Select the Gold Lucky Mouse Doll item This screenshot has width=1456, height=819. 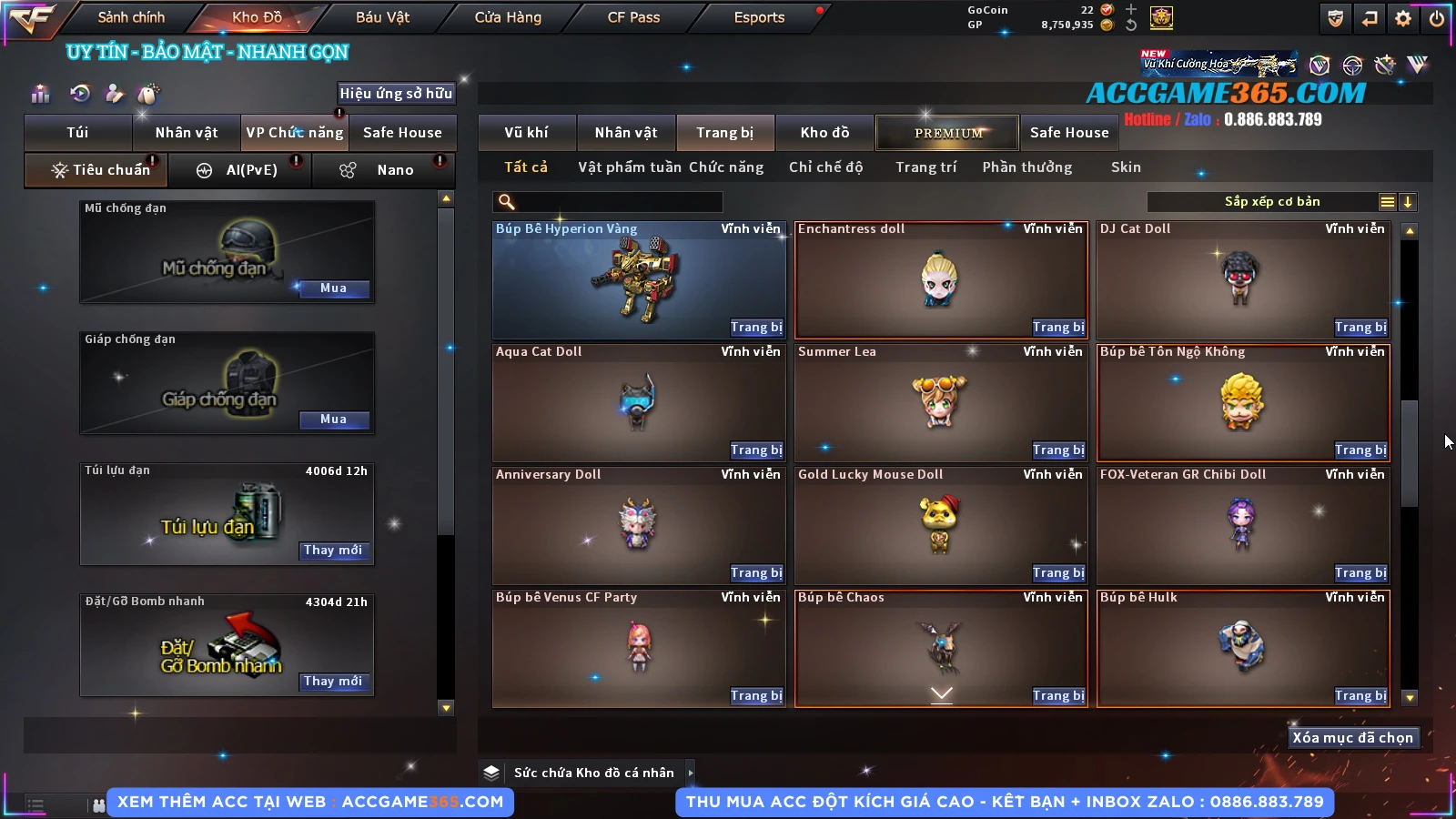click(x=940, y=523)
